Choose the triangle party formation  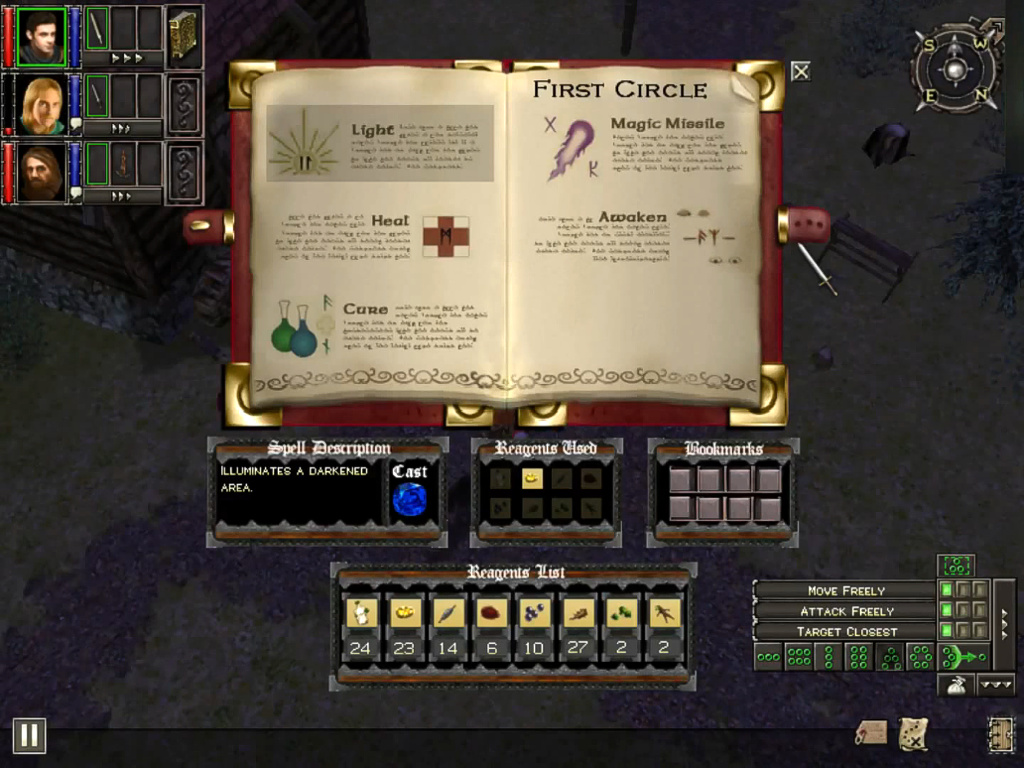pyautogui.click(x=889, y=657)
